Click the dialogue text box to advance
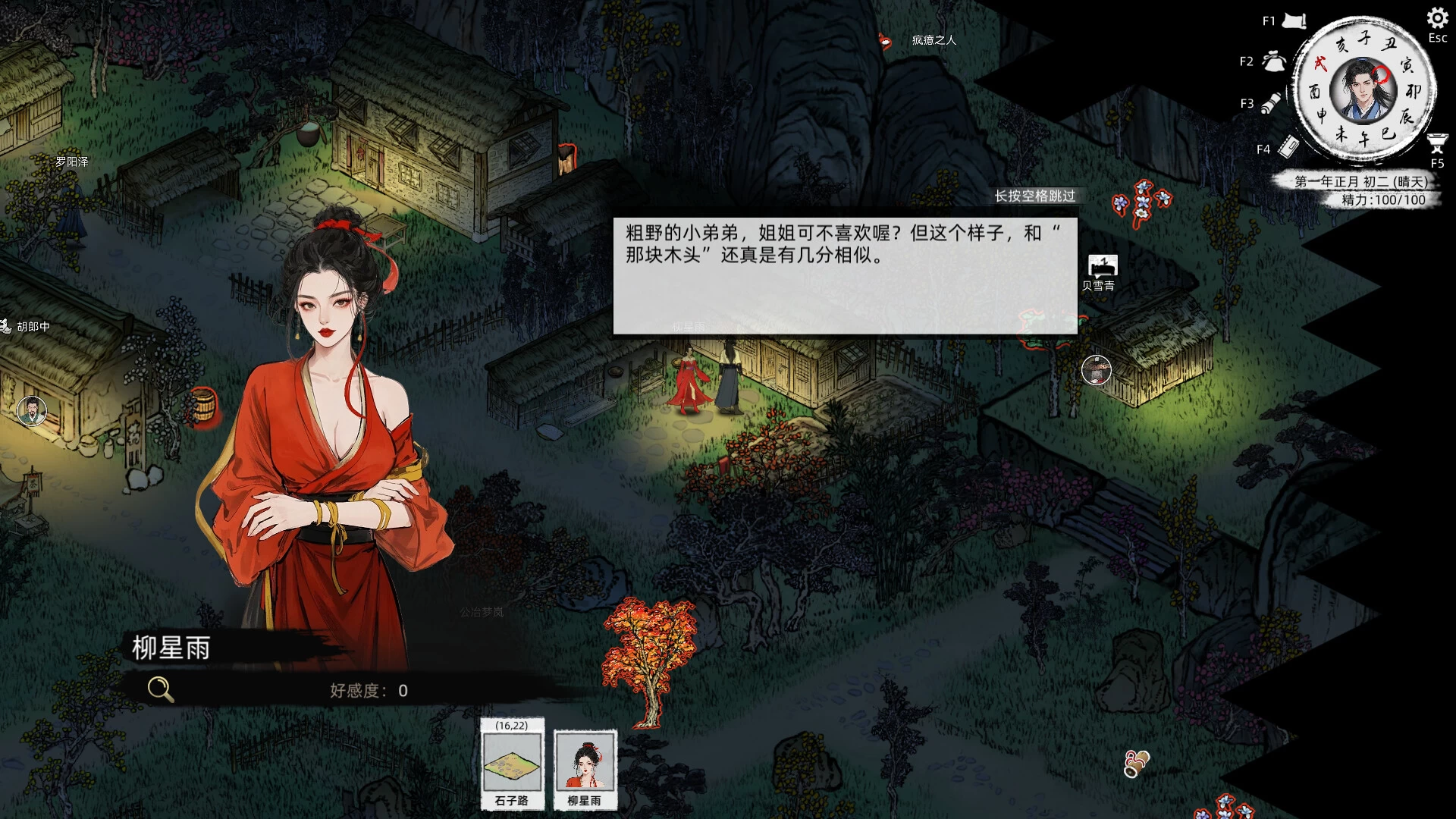The width and height of the screenshot is (1456, 819). pos(844,269)
